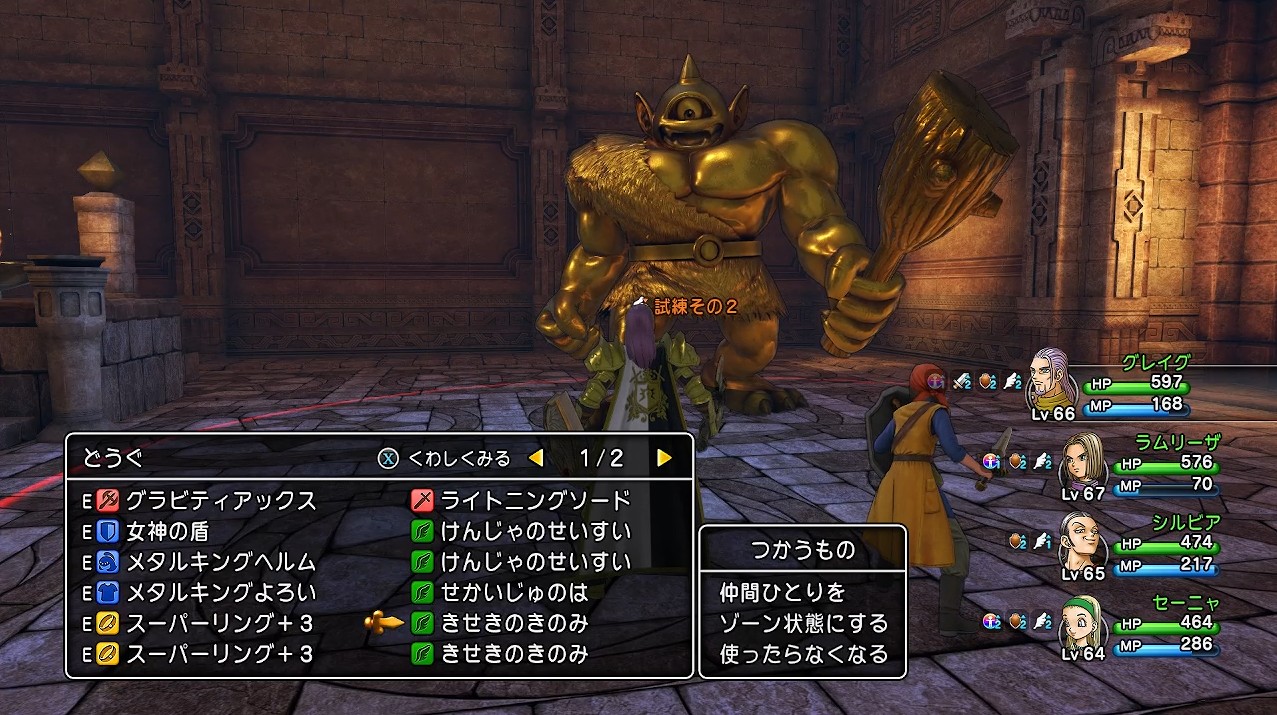The height and width of the screenshot is (715, 1277).
Task: Pick メタルキングヘルム from the items
Action: click(x=220, y=562)
